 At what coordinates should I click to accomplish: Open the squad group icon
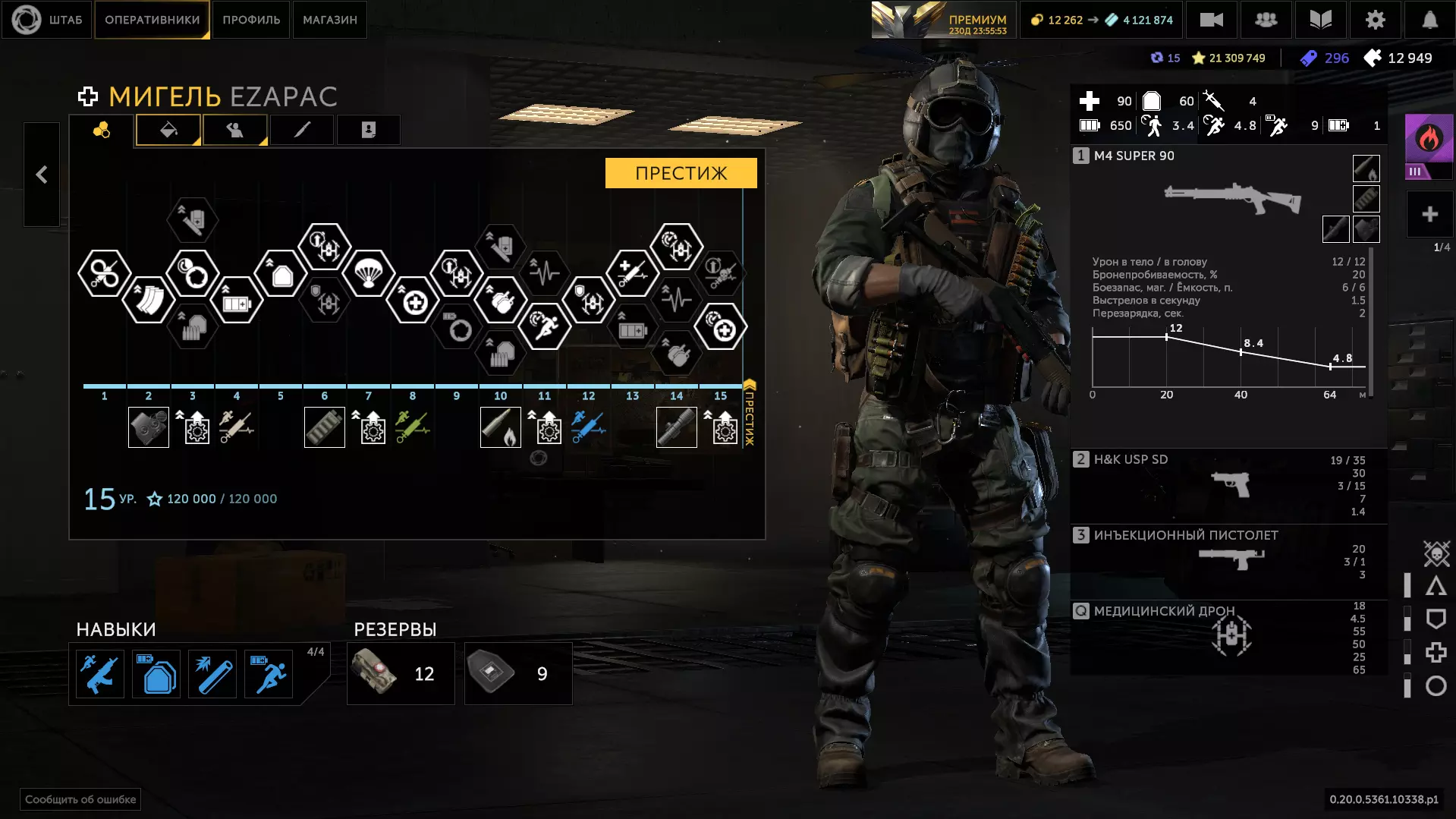tap(1266, 20)
